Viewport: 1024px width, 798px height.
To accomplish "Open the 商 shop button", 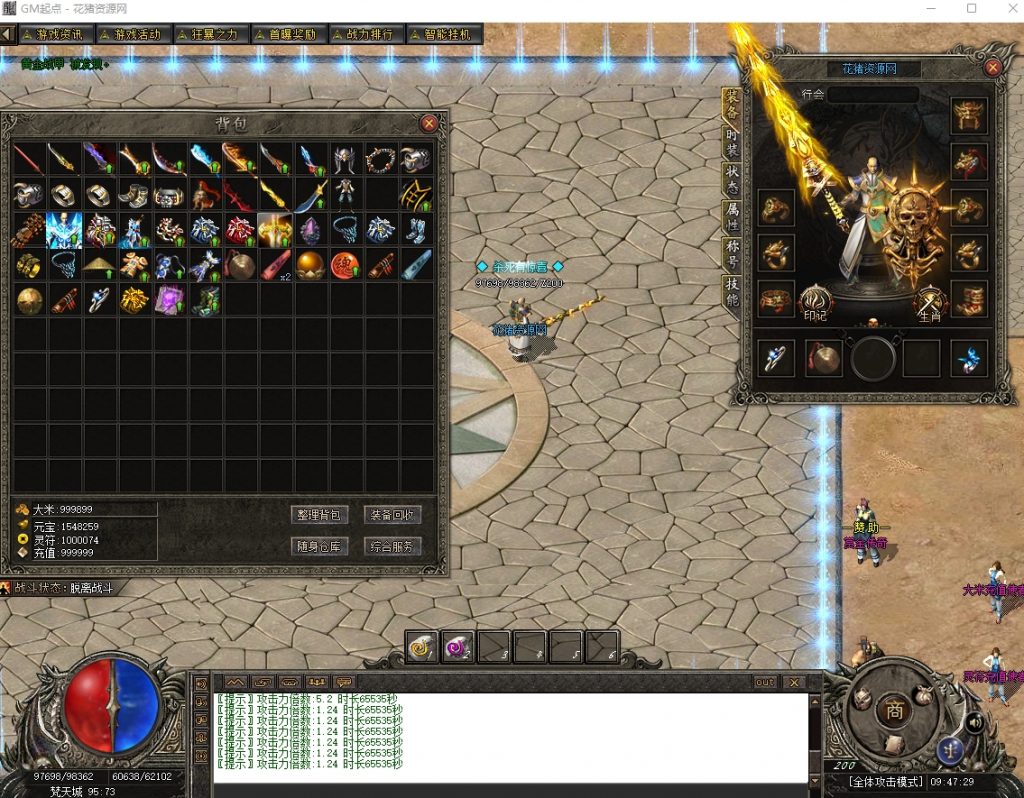I will [x=892, y=710].
